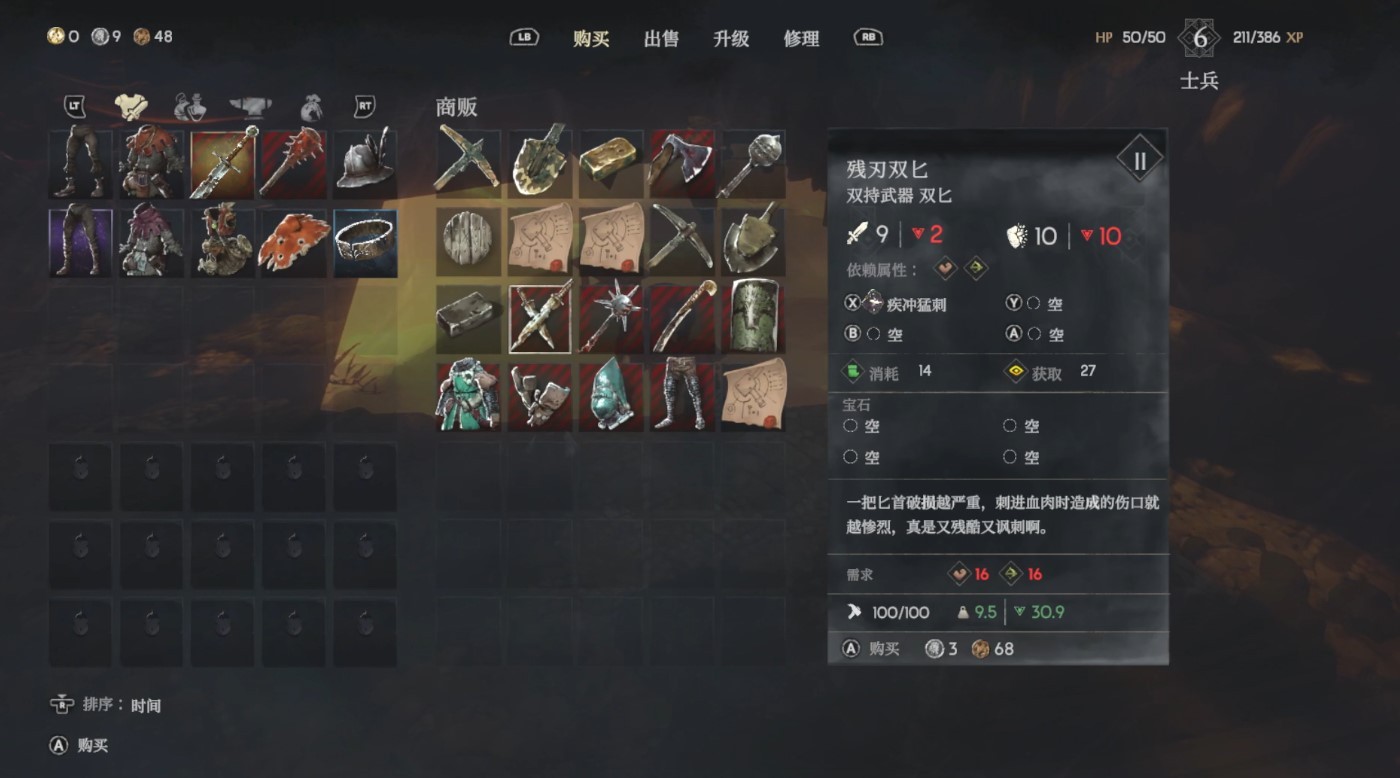Image resolution: width=1400 pixels, height=778 pixels.
Task: Click the XP progress showing 211/386
Action: click(1258, 36)
